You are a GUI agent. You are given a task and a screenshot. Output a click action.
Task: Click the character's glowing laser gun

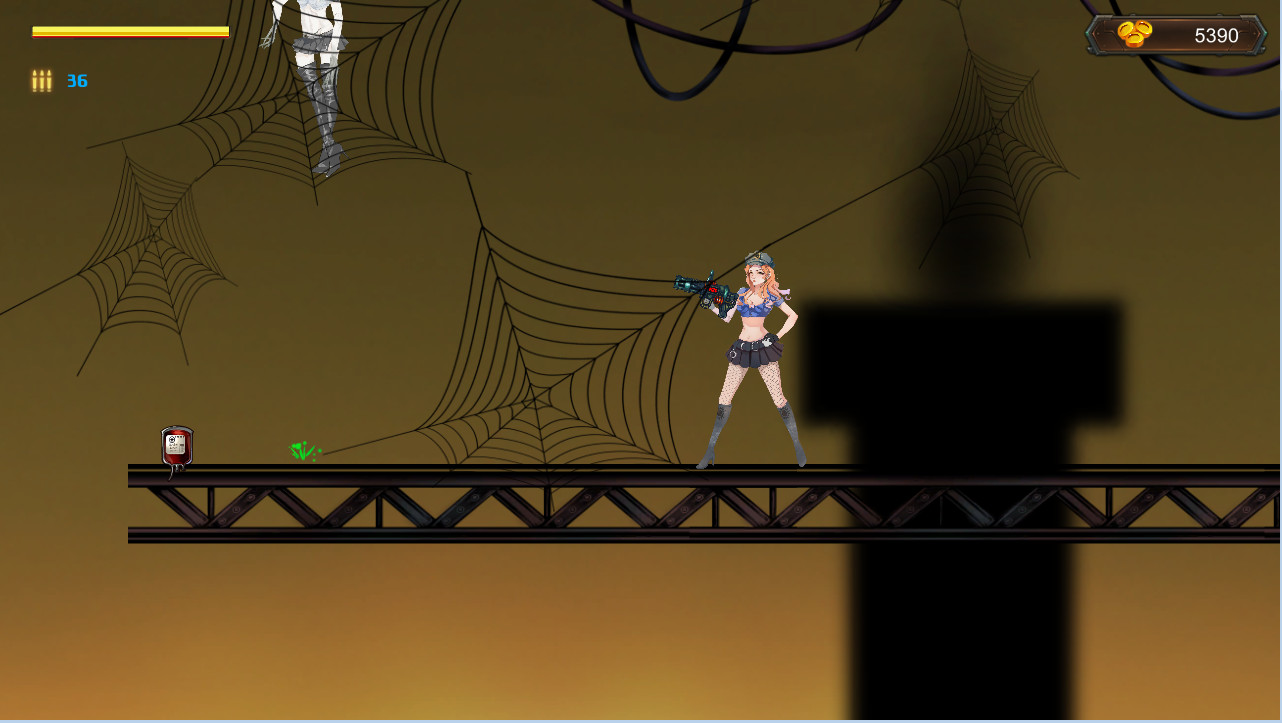pos(706,287)
